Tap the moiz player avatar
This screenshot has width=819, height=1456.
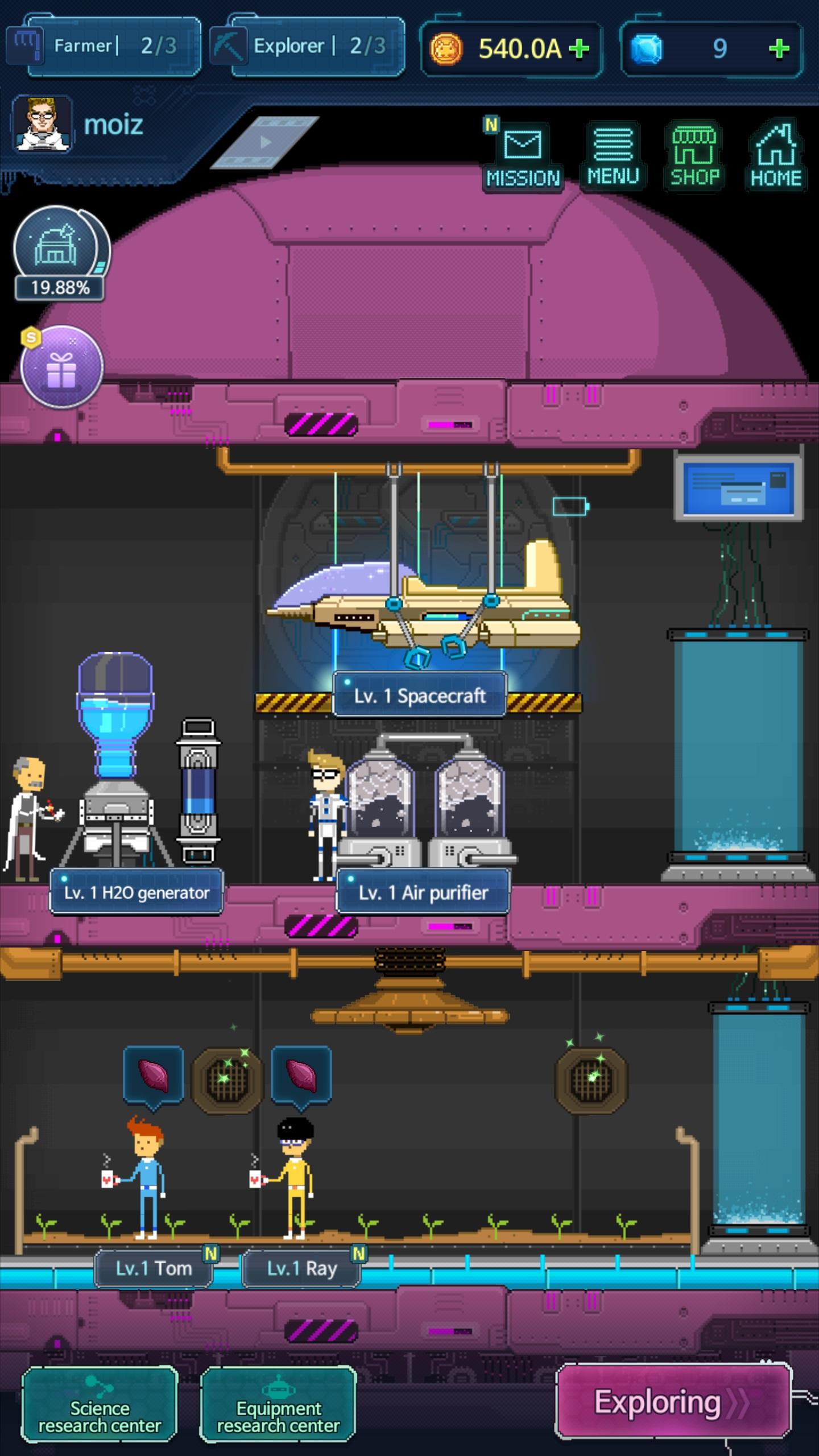point(42,125)
